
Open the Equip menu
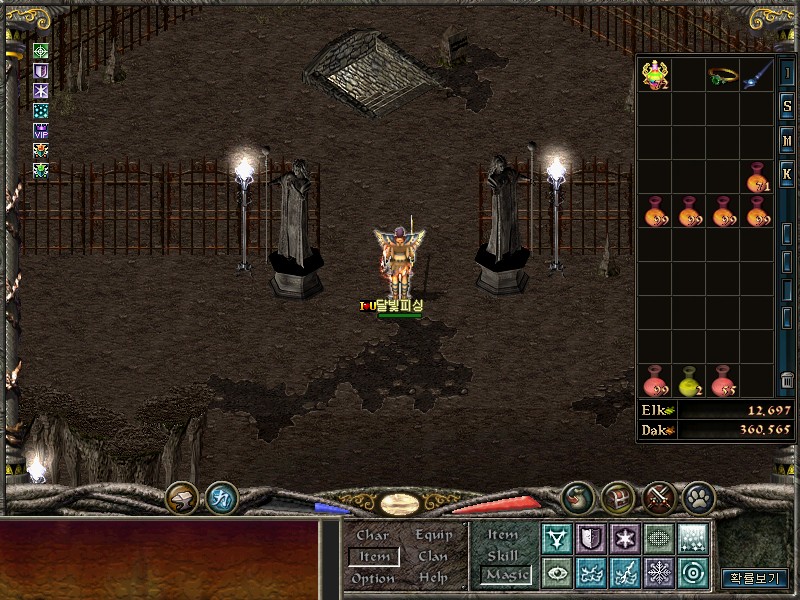(434, 535)
